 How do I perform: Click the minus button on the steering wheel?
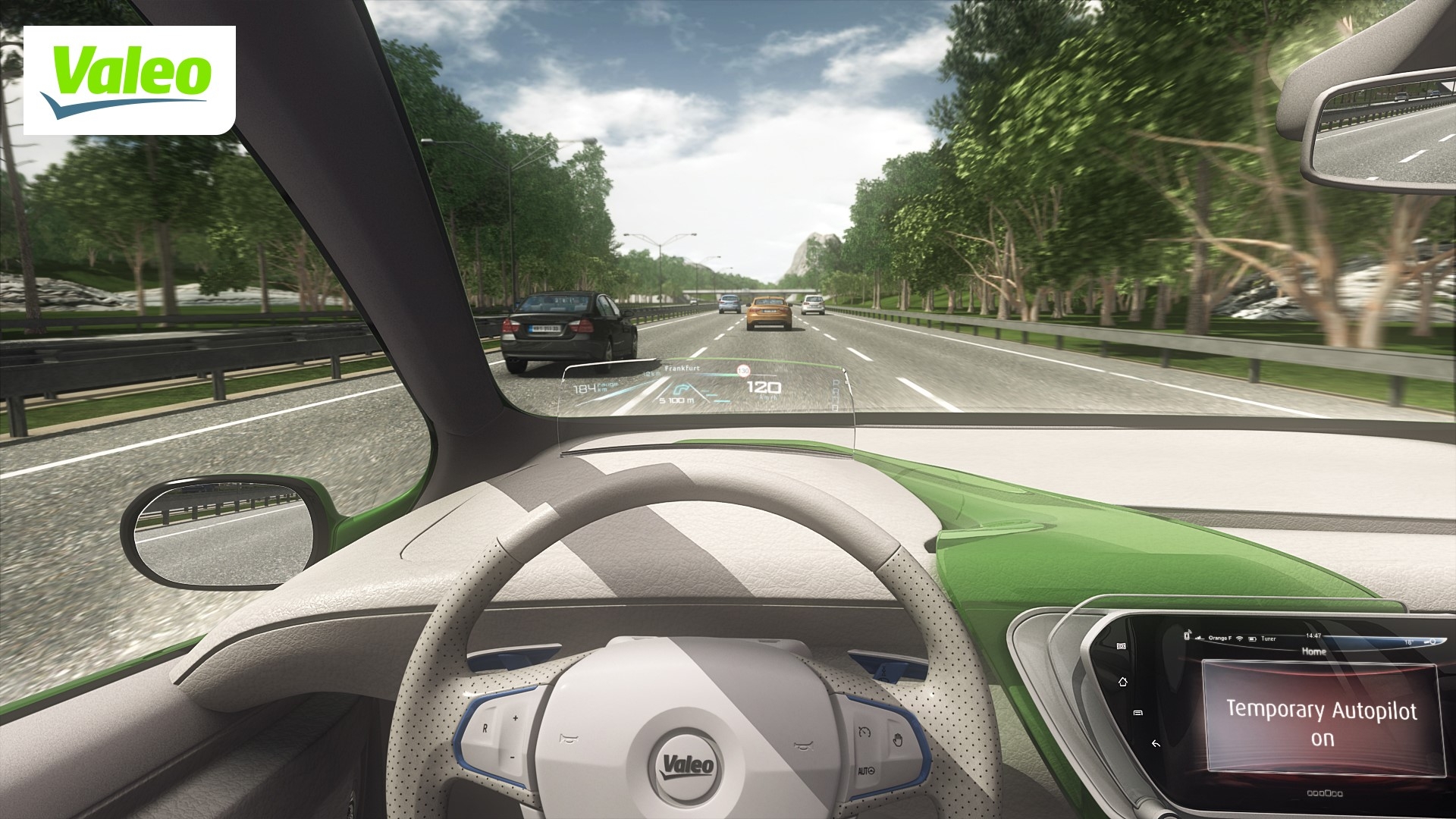(x=513, y=757)
